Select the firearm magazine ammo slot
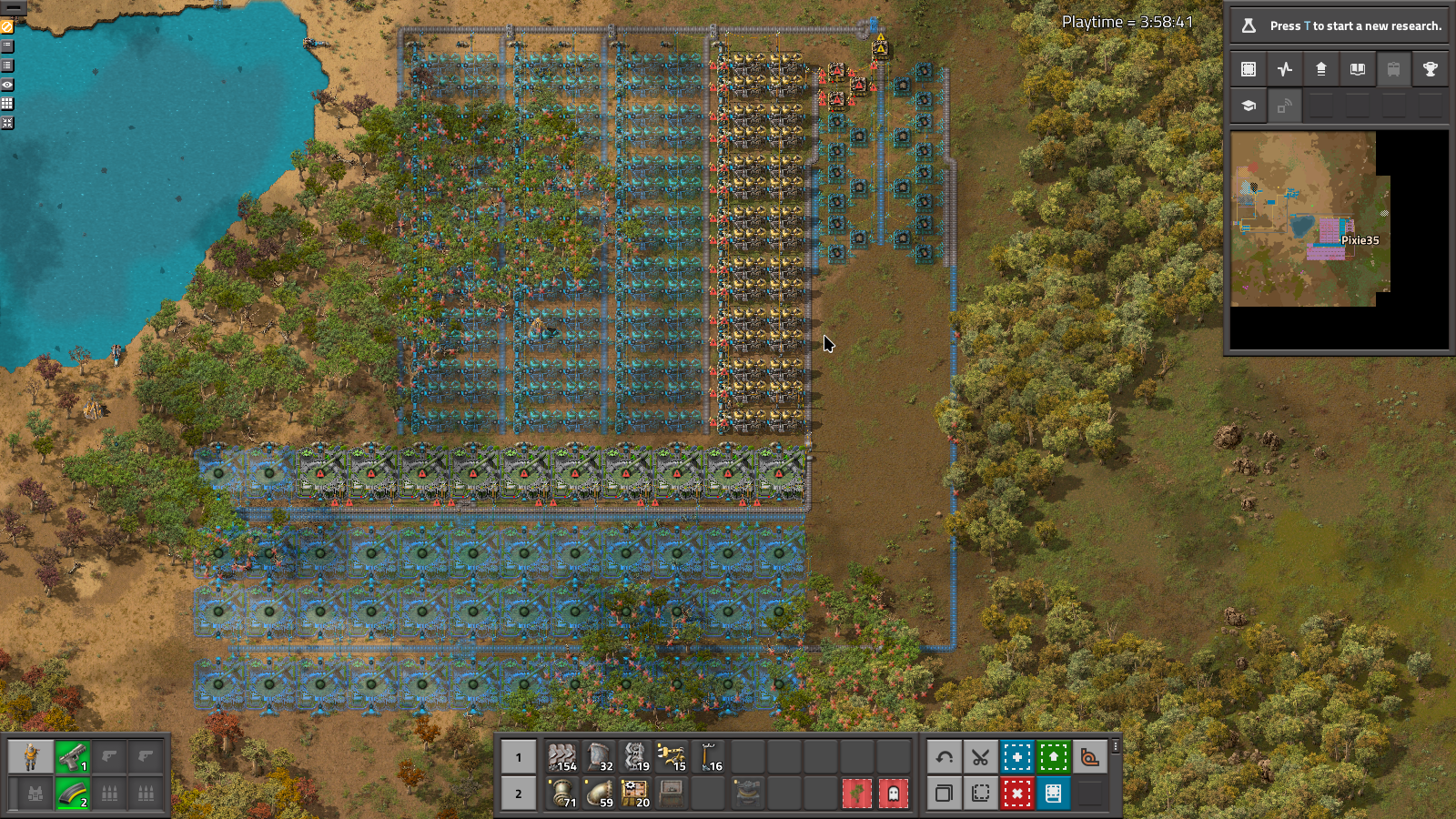1456x819 pixels. pyautogui.click(x=73, y=794)
